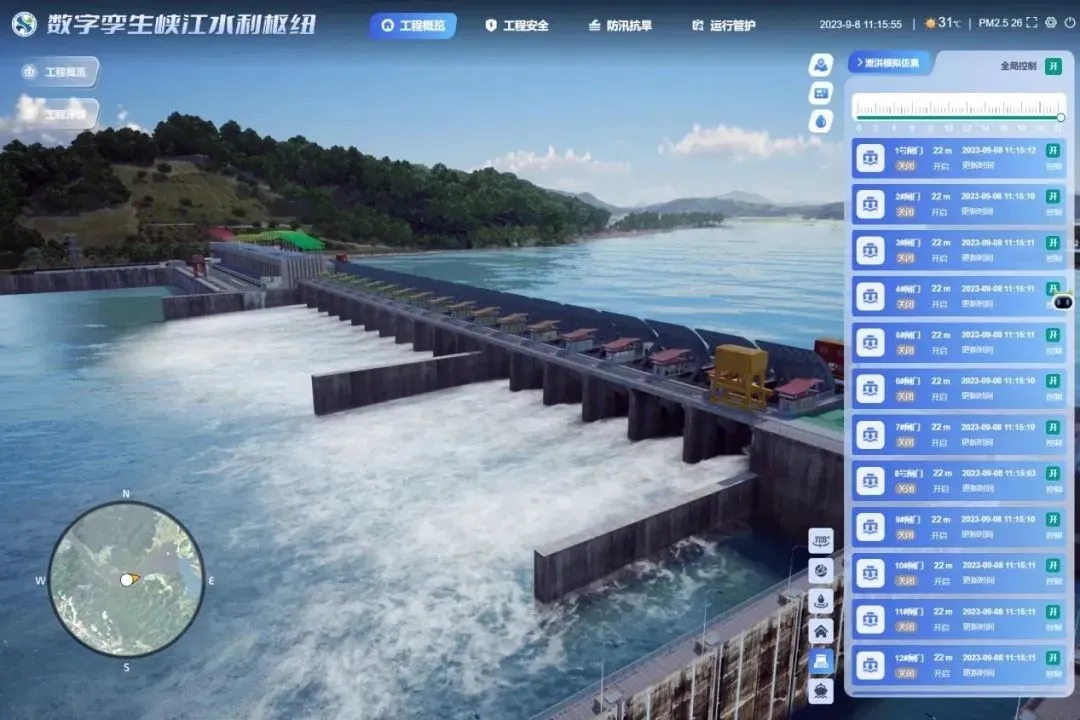The height and width of the screenshot is (720, 1080).
Task: Open the 工程安全 tab
Action: tap(517, 25)
